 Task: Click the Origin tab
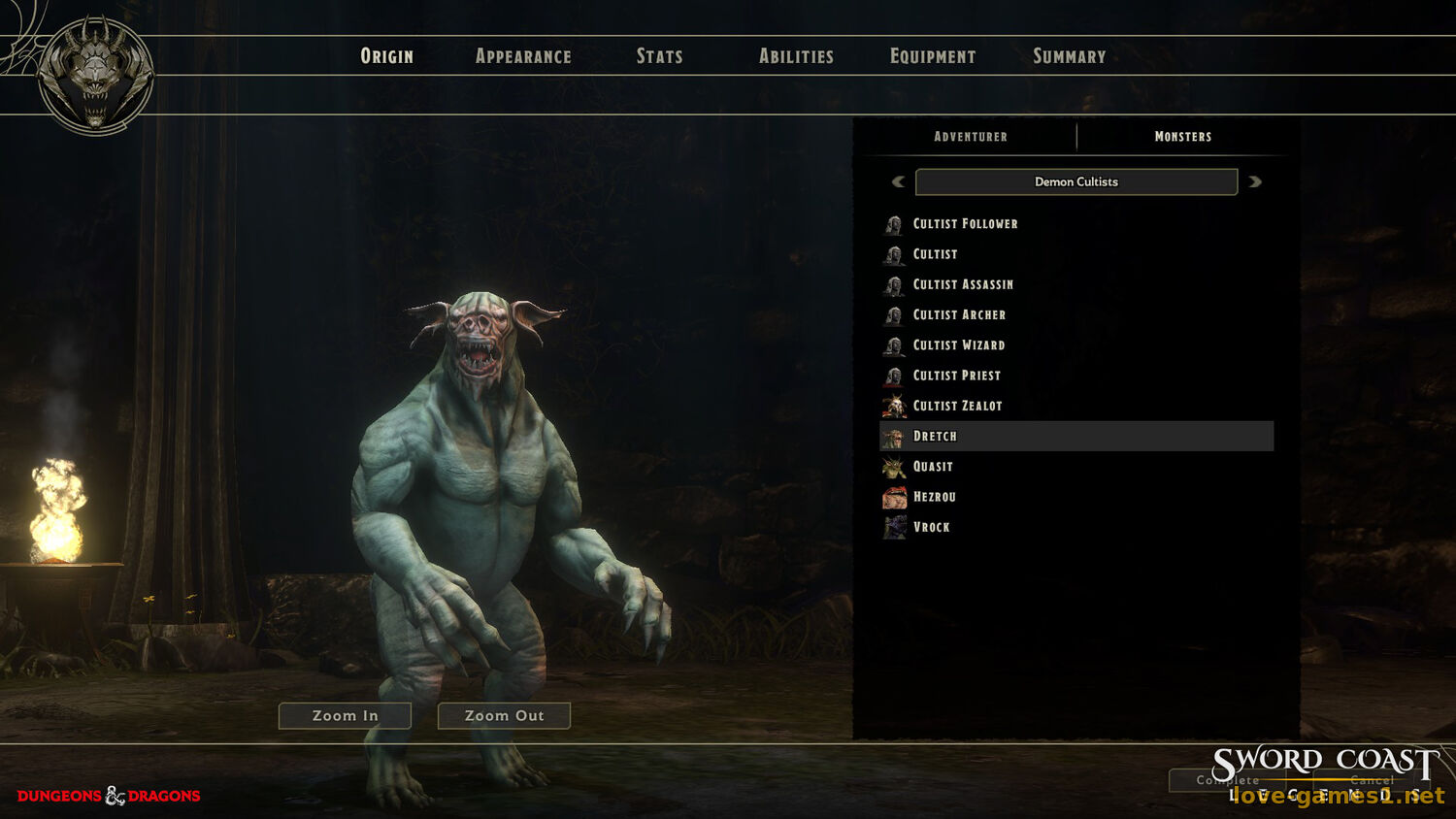(386, 56)
